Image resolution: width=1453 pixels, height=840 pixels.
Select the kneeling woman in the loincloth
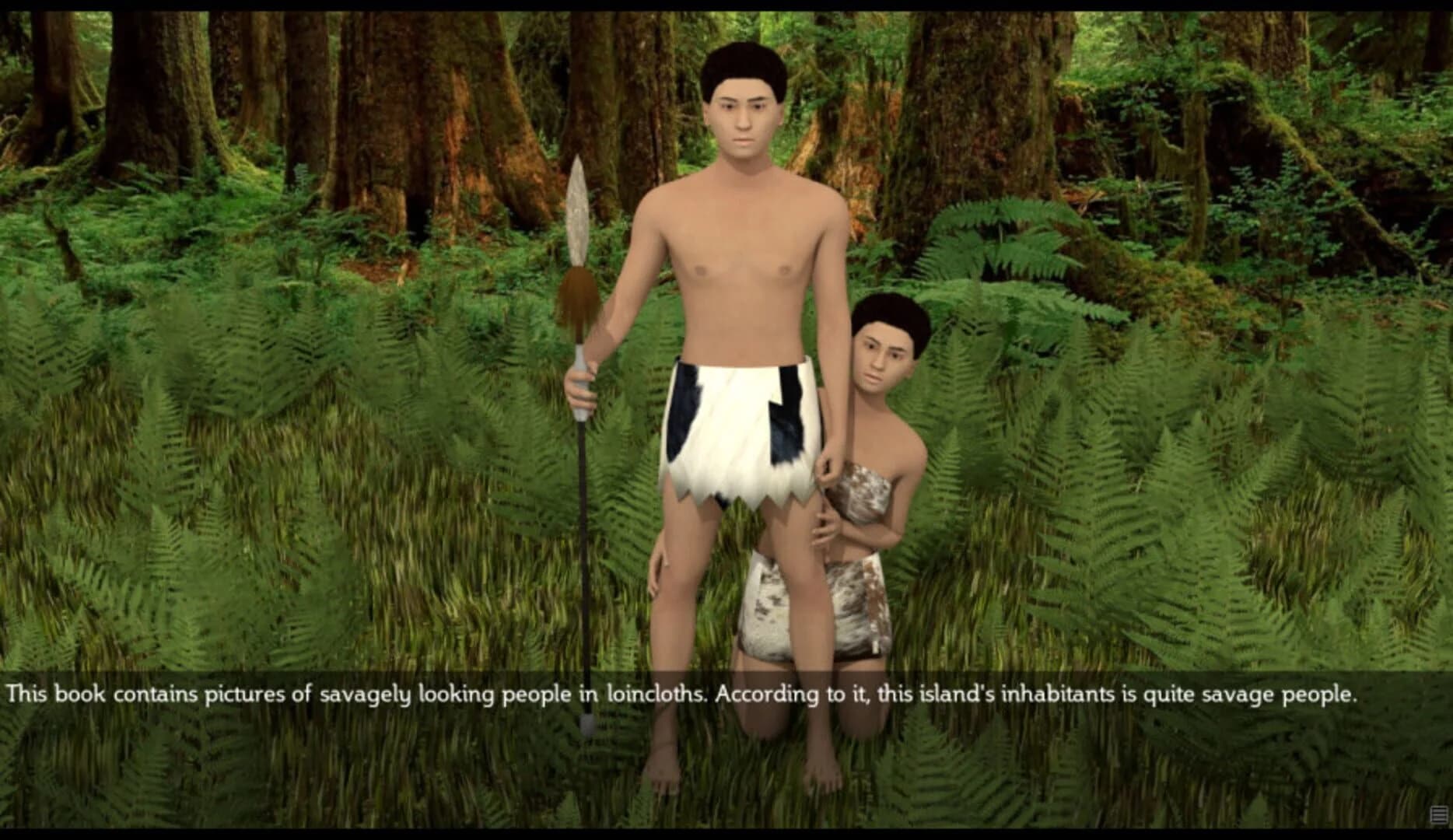pos(871,467)
